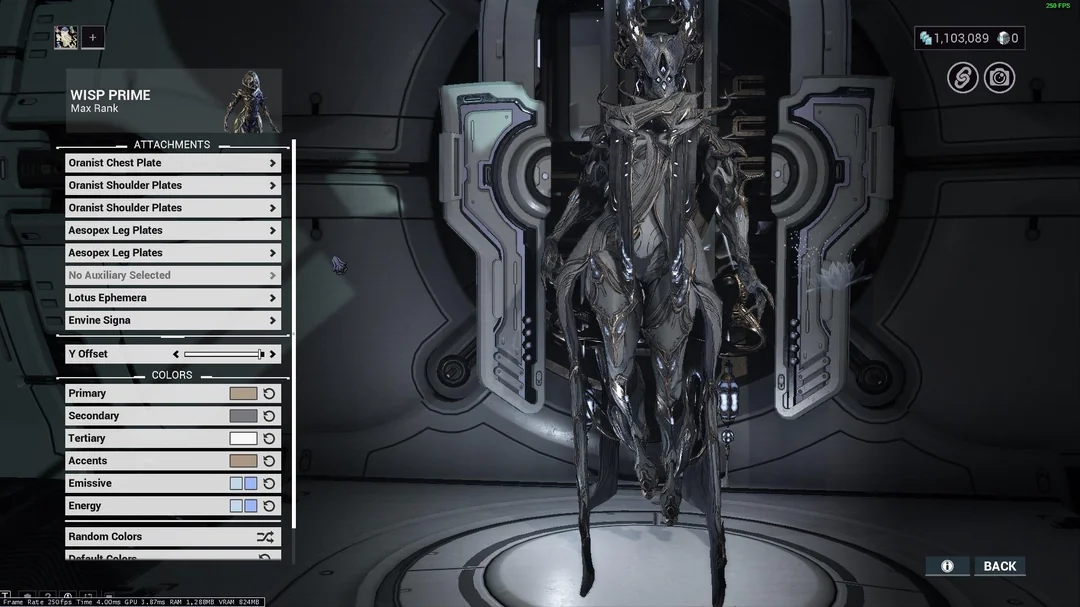Open the info button beside BACK
This screenshot has width=1080, height=607.
[x=947, y=566]
